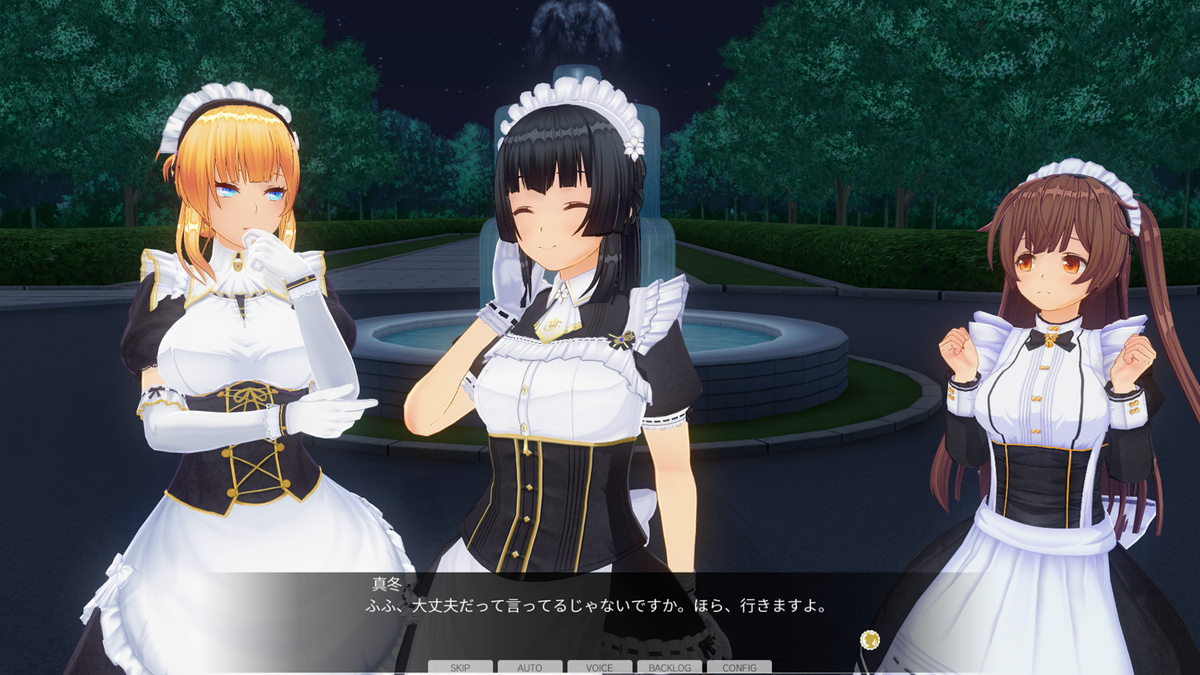Open the BACKLOG history
Screen dimensions: 1200x675
[669, 667]
